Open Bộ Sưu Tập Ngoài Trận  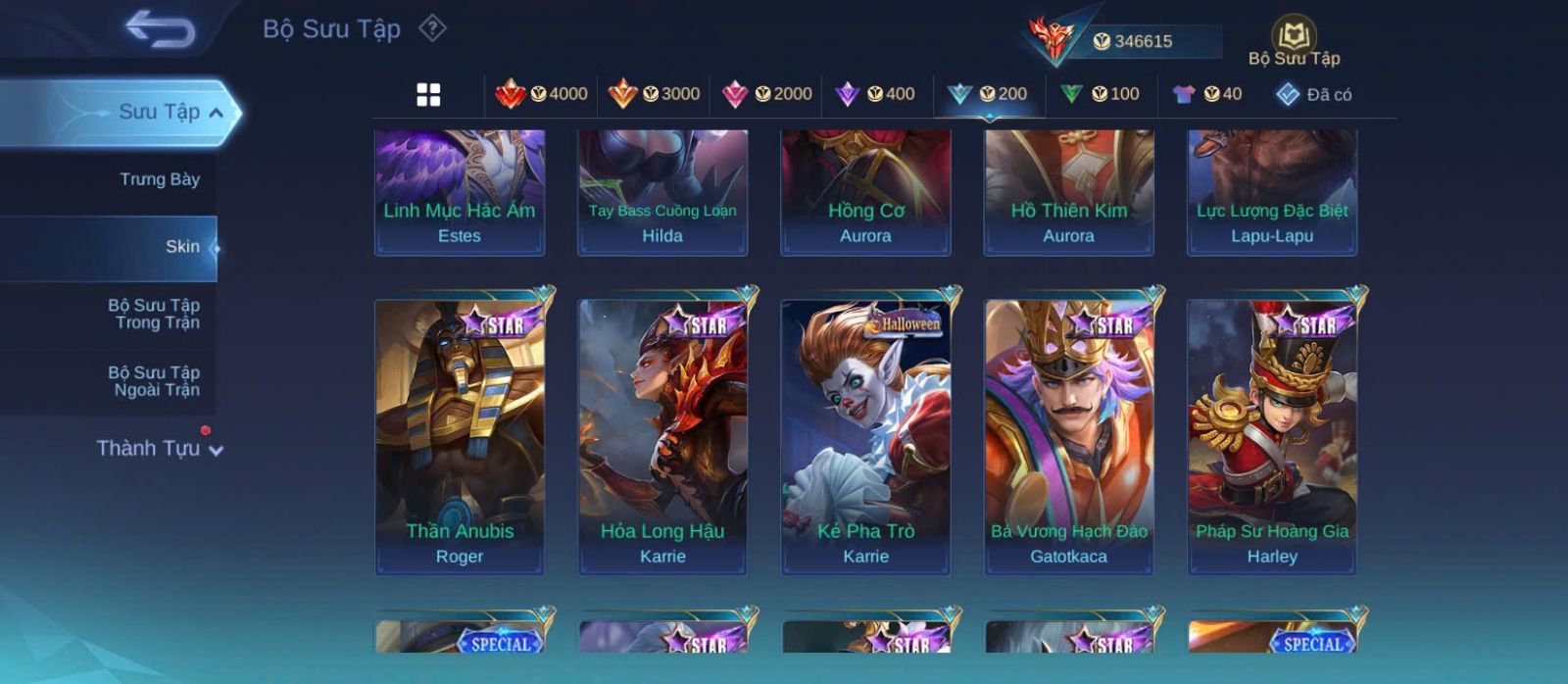(x=154, y=381)
